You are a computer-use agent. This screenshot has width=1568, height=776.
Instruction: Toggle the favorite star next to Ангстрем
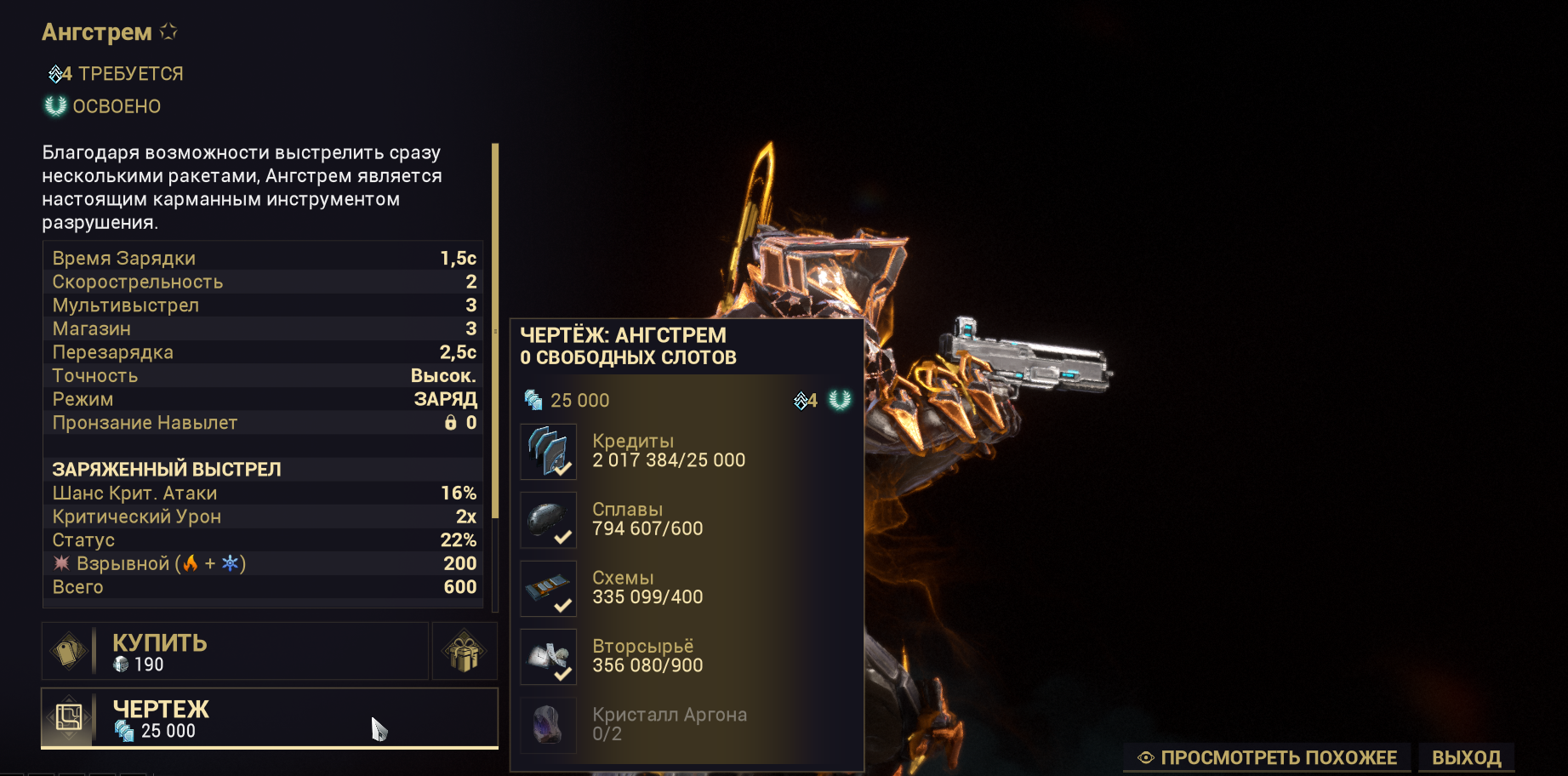click(169, 31)
